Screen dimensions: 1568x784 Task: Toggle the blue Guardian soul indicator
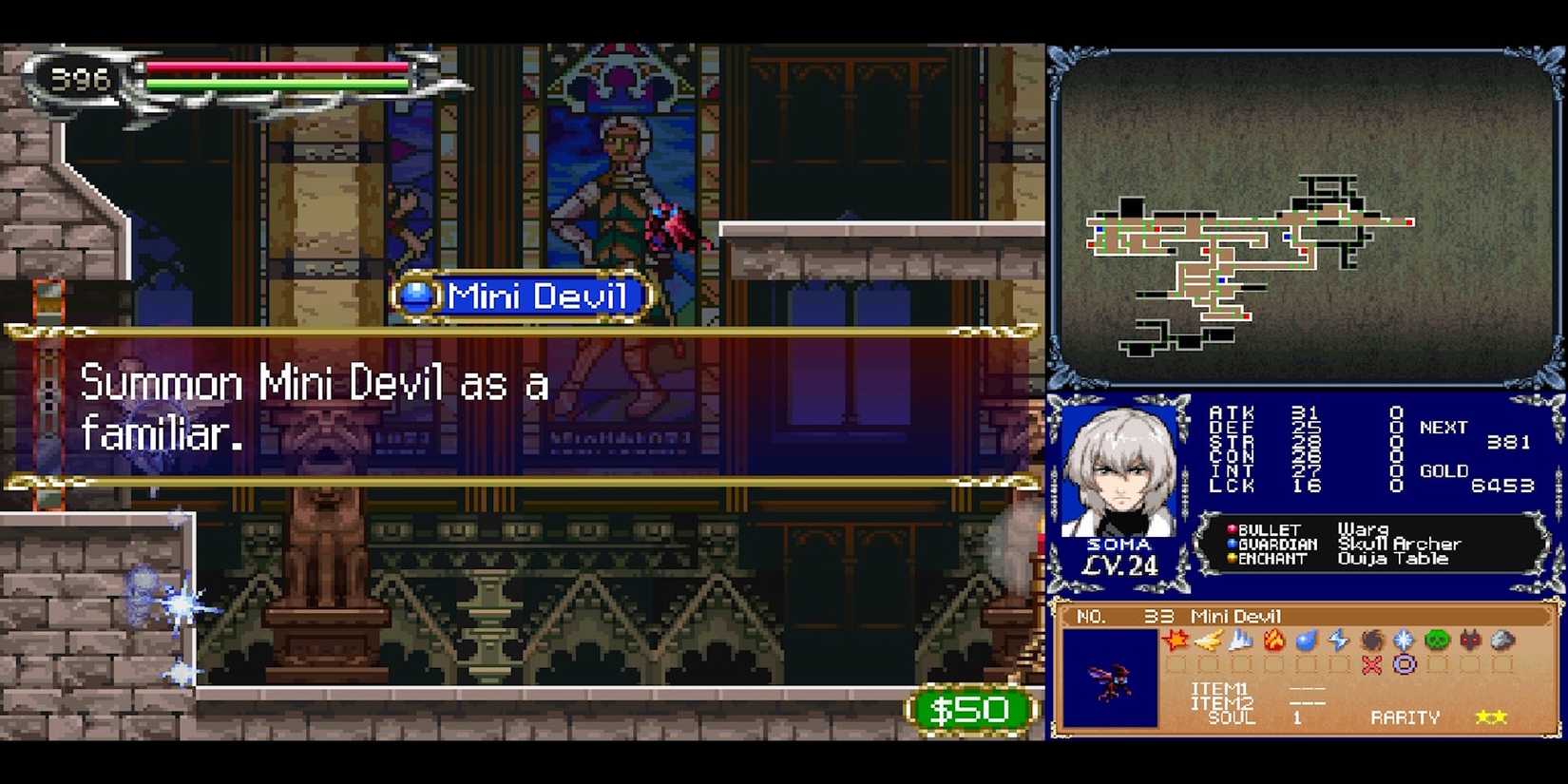click(x=1233, y=544)
